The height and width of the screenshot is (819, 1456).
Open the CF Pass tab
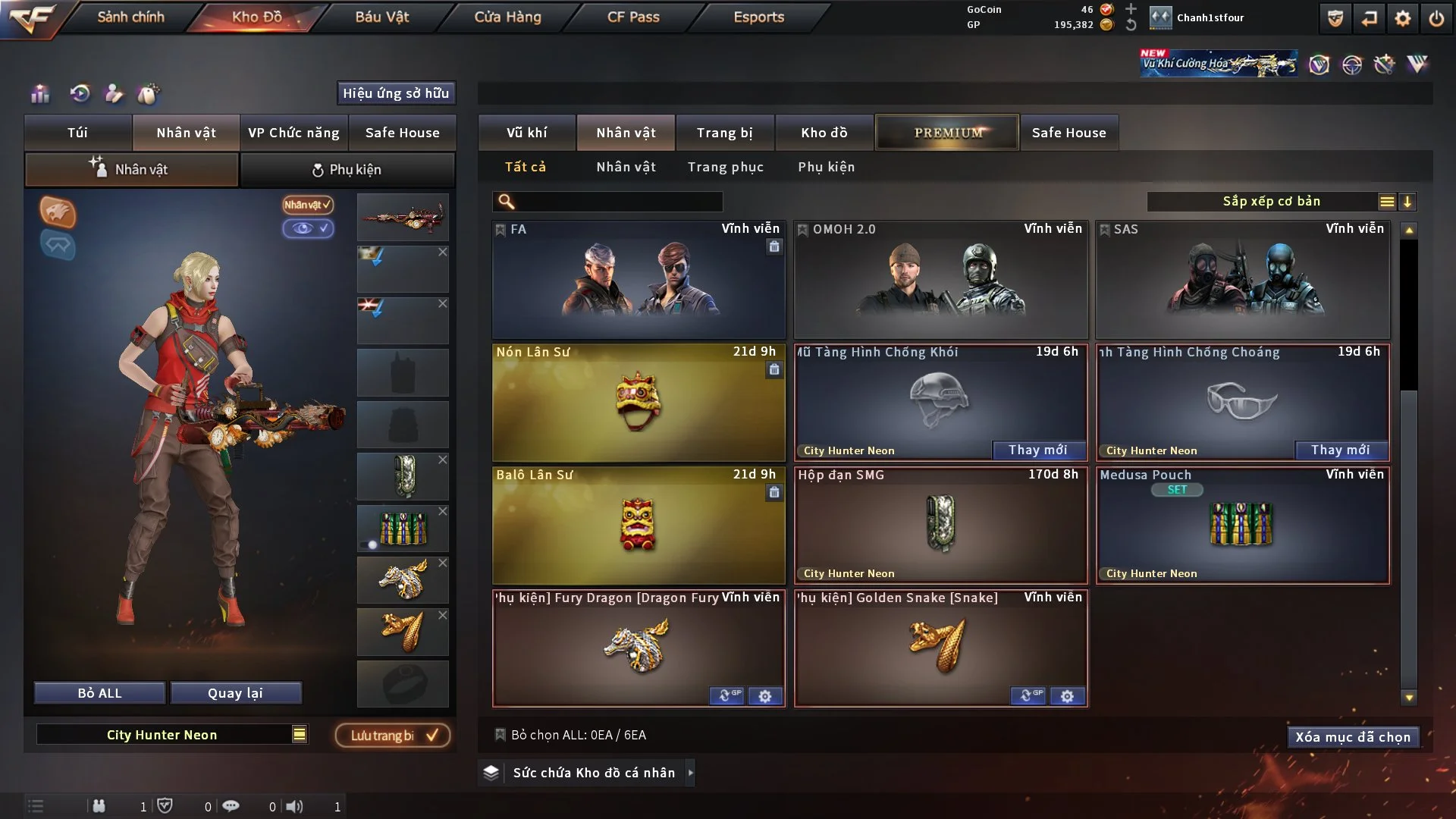pos(633,17)
